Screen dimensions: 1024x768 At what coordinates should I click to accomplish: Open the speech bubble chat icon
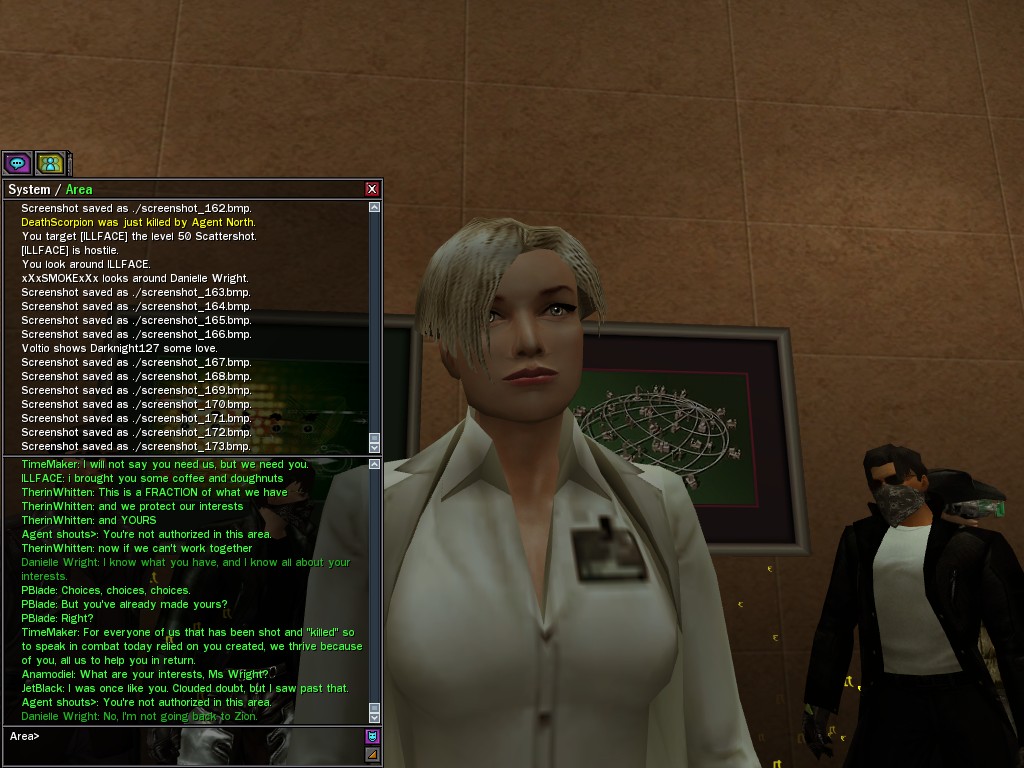[17, 163]
